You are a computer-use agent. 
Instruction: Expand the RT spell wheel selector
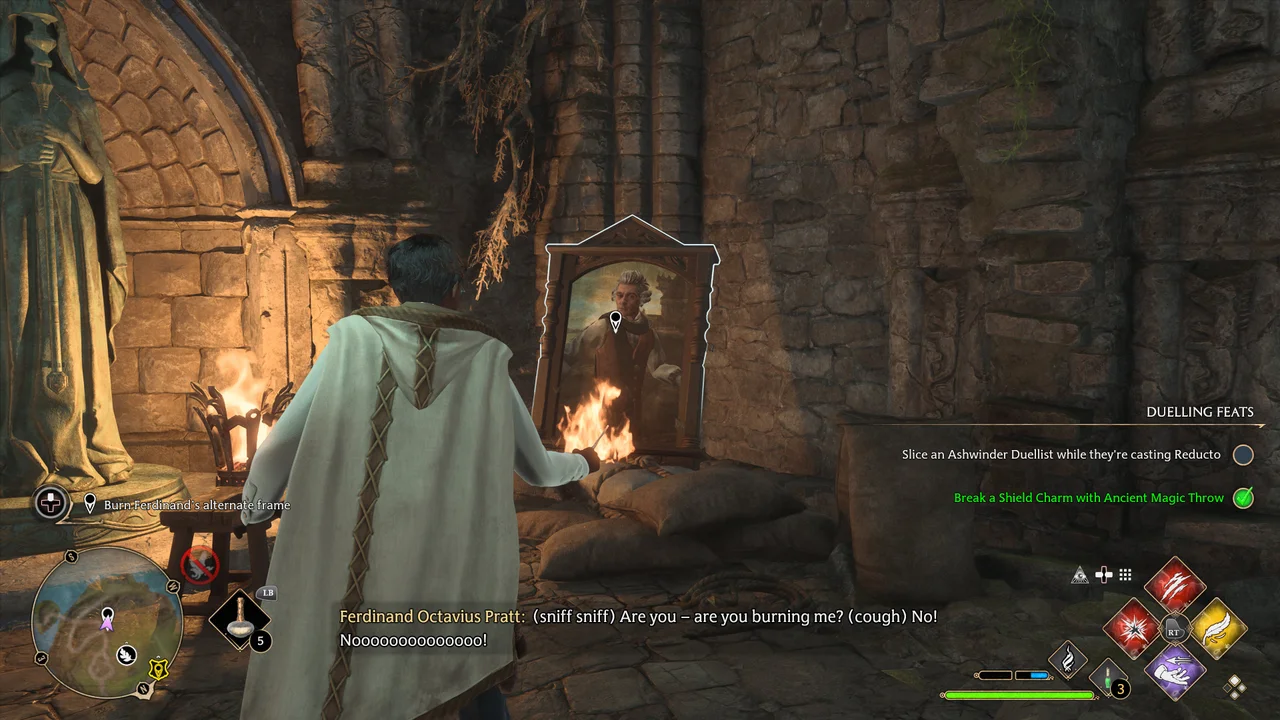point(1173,631)
